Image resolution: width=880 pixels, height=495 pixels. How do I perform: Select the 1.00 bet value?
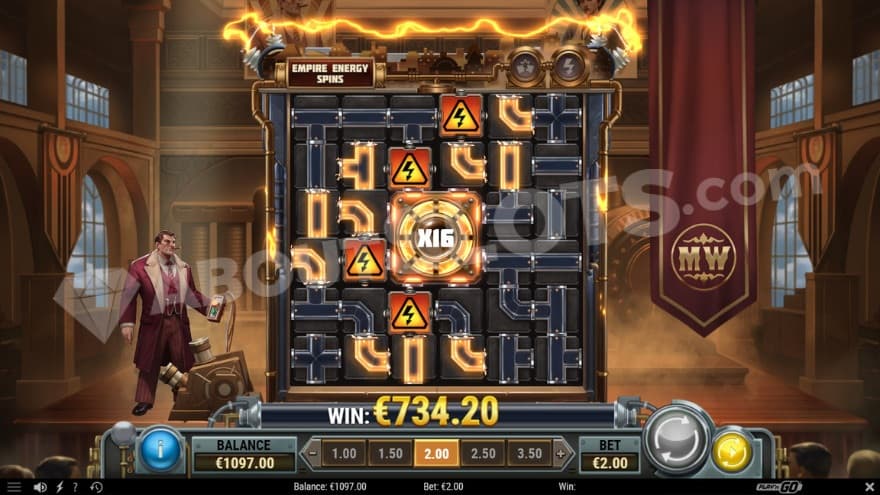(x=343, y=454)
